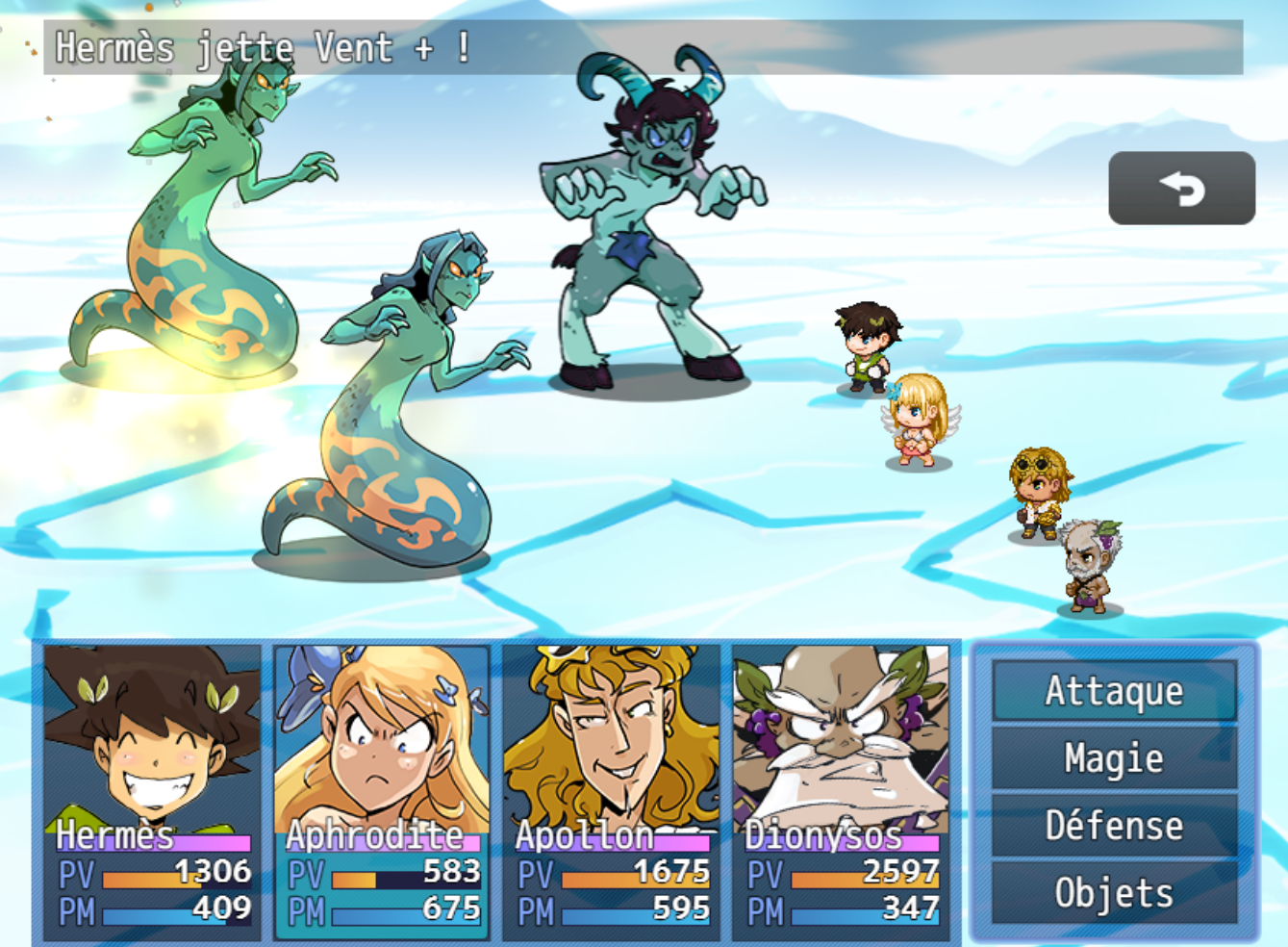Select the Défense command

coord(1114,826)
